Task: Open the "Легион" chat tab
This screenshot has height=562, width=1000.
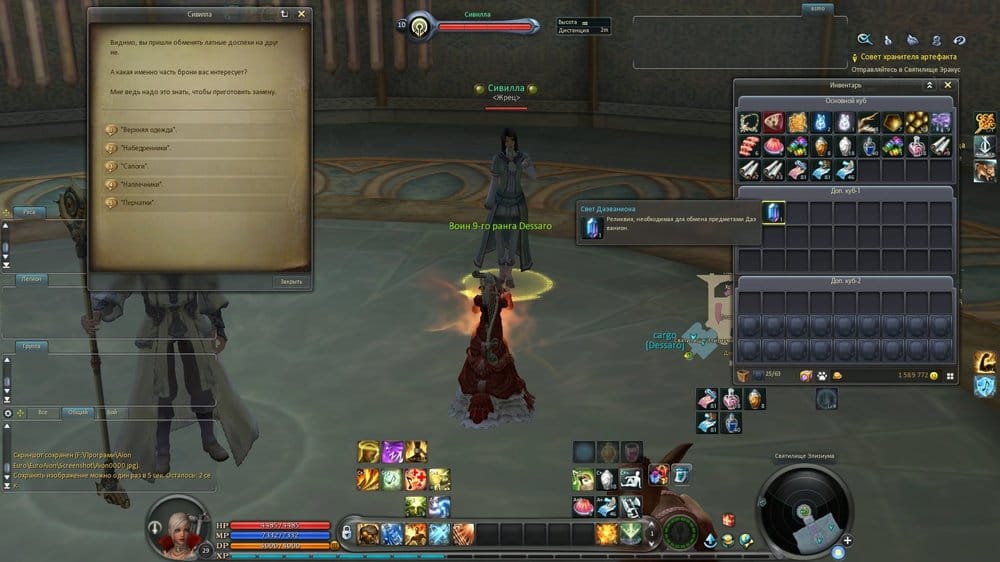Action: 31,280
